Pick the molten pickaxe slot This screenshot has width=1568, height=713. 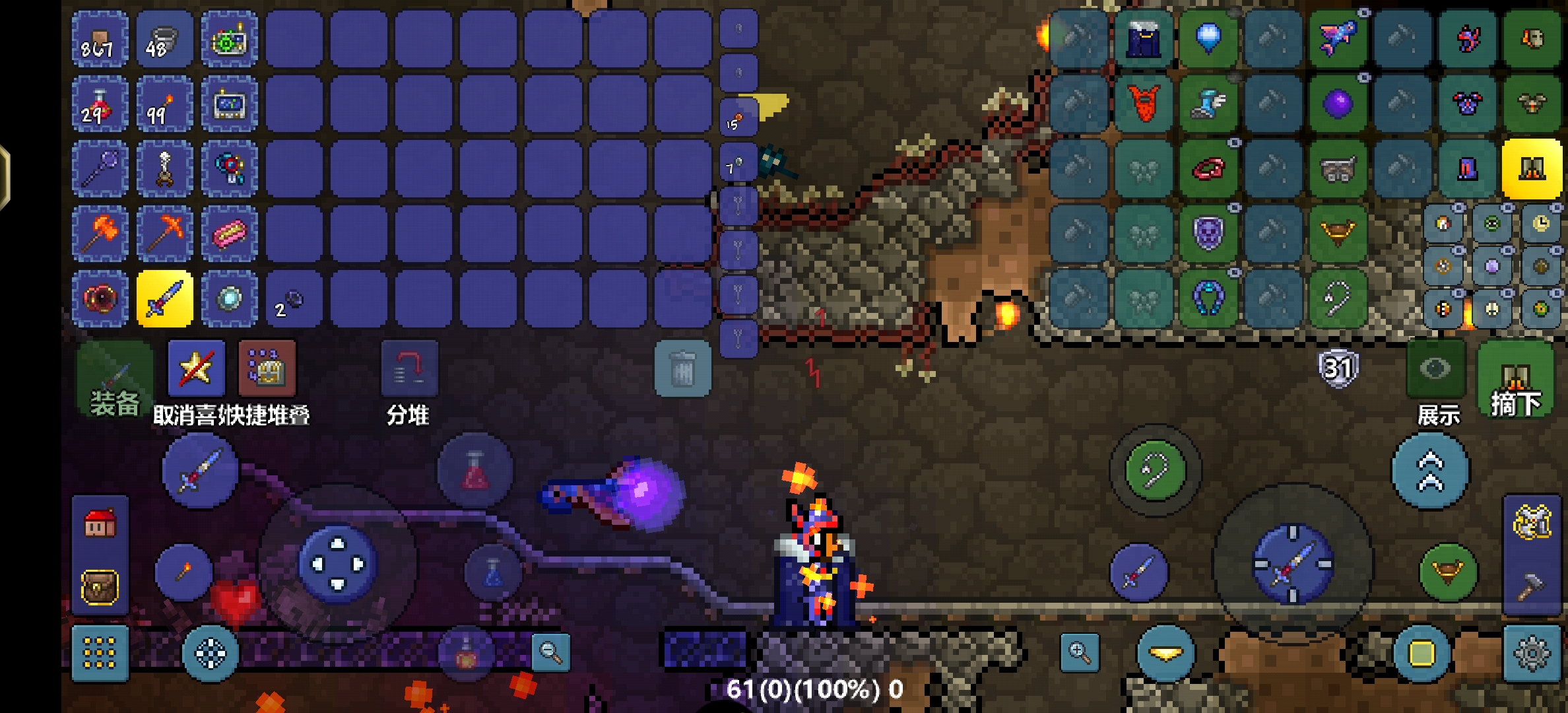click(x=164, y=234)
